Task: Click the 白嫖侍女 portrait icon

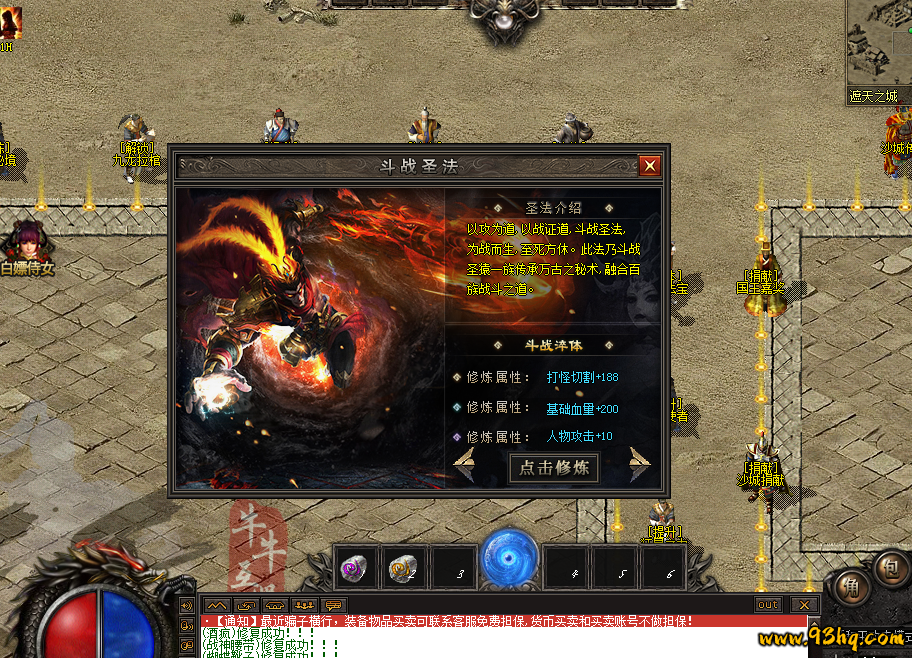Action: [27, 243]
